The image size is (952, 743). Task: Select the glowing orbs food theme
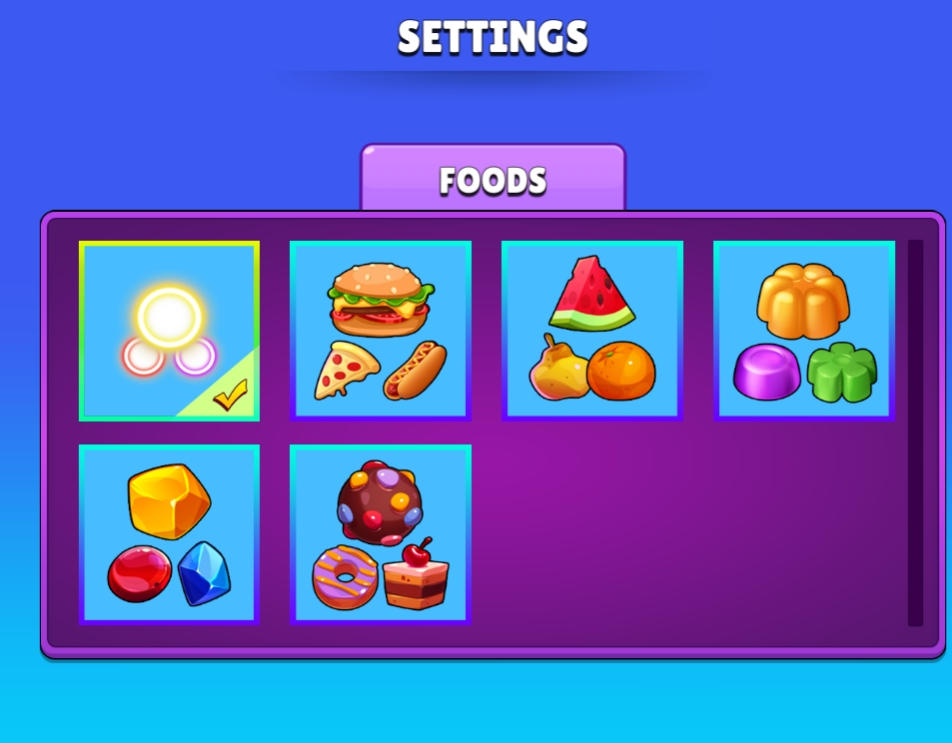tap(169, 330)
